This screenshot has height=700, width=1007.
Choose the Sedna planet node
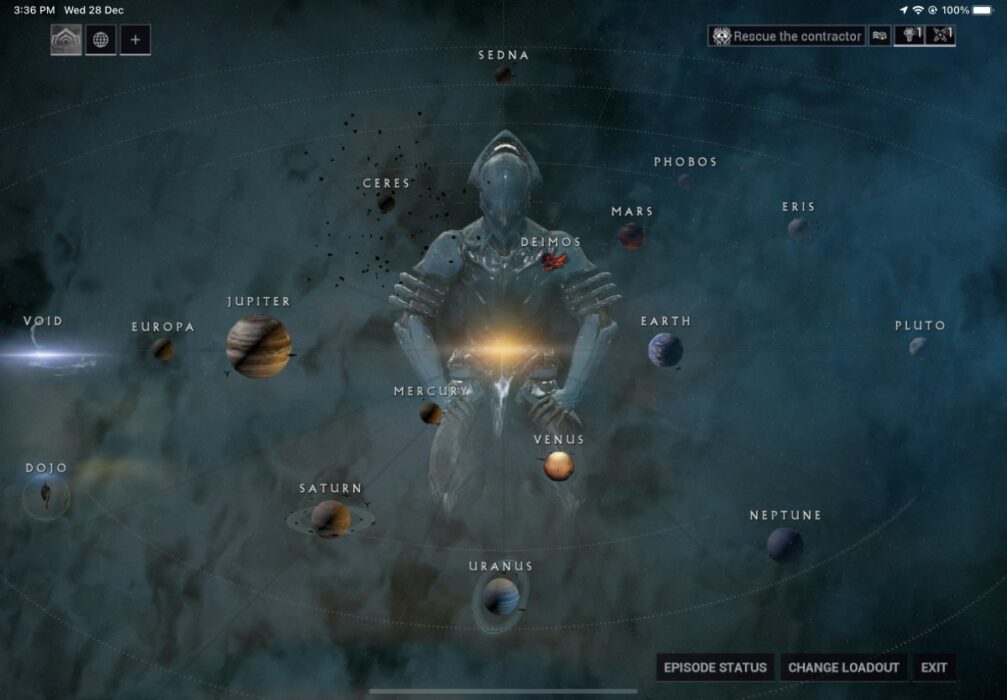pyautogui.click(x=503, y=74)
